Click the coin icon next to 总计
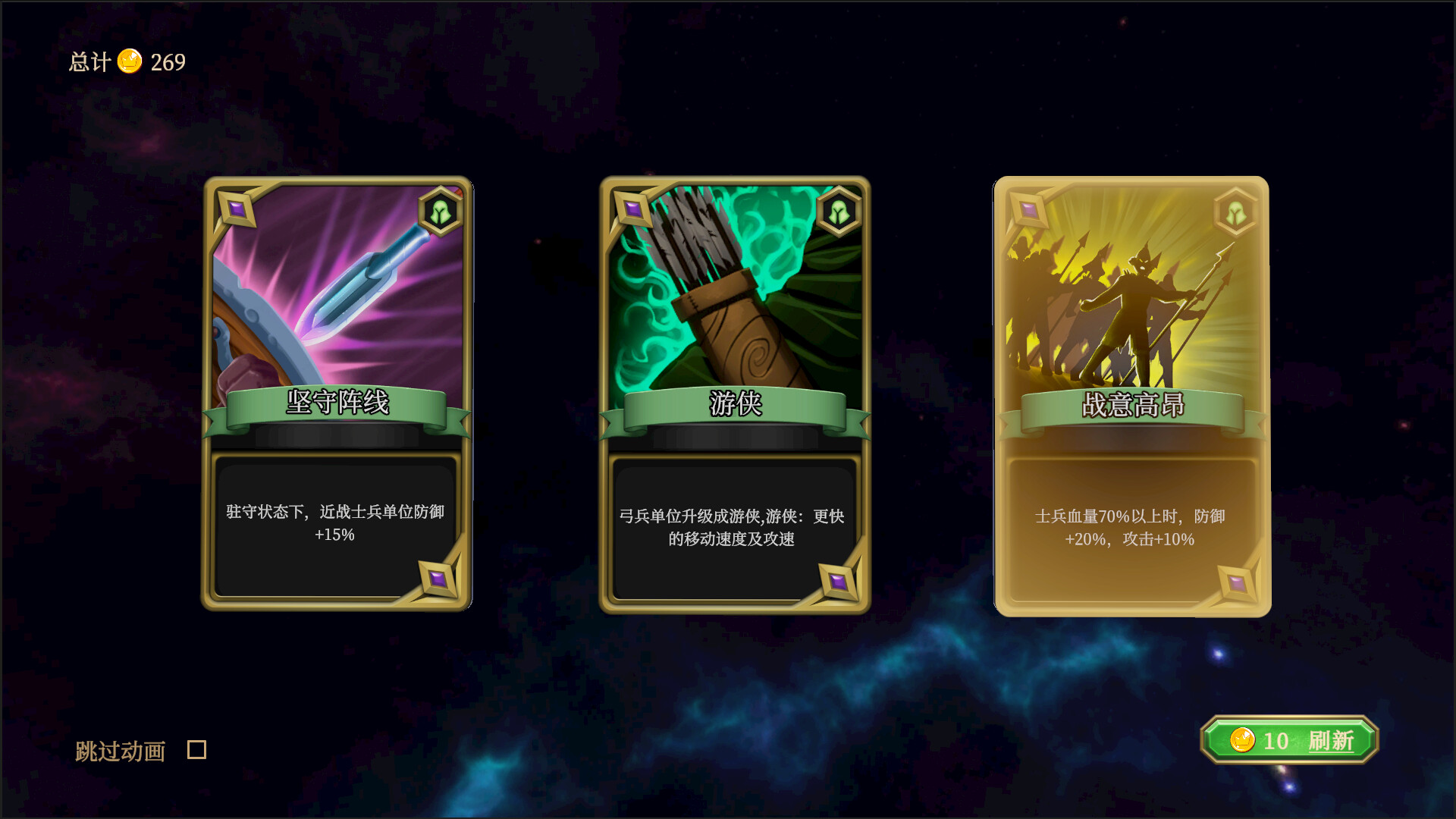The width and height of the screenshot is (1456, 819). point(130,62)
